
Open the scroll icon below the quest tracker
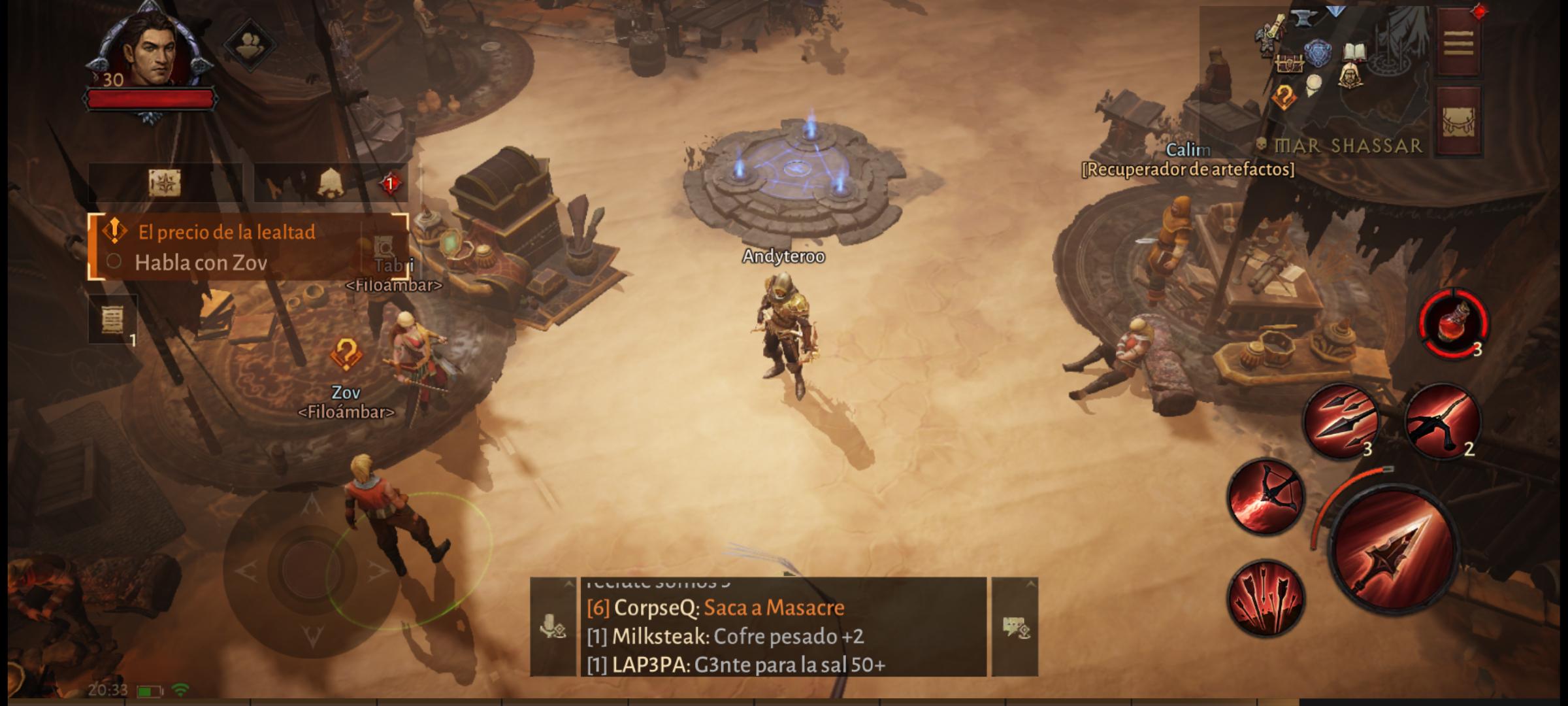pos(112,320)
